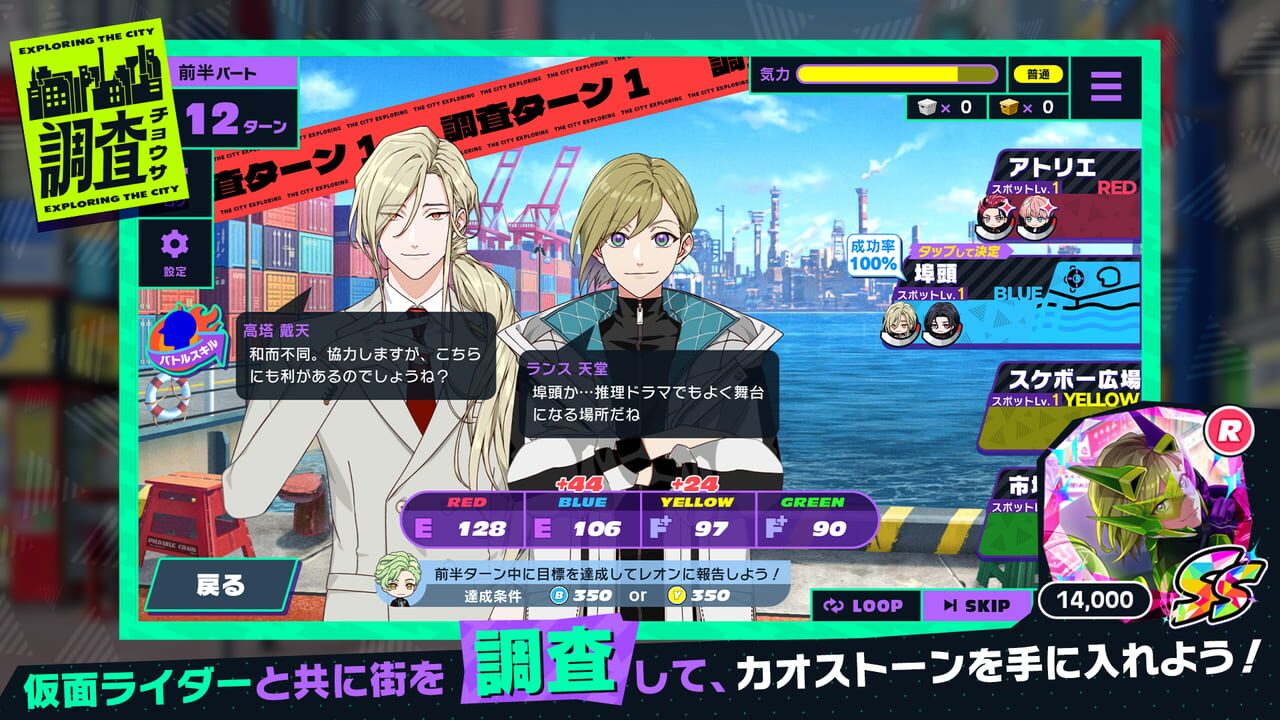Click the white crate item icon showing ×0

(929, 108)
